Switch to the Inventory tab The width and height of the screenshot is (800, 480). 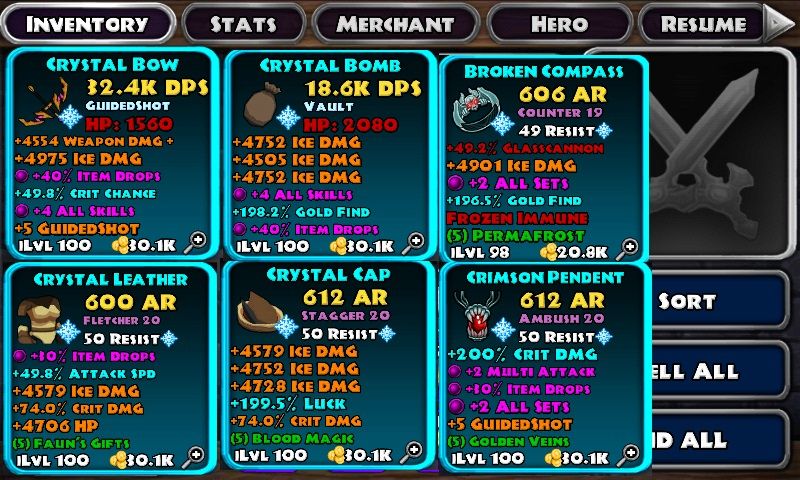(86, 24)
